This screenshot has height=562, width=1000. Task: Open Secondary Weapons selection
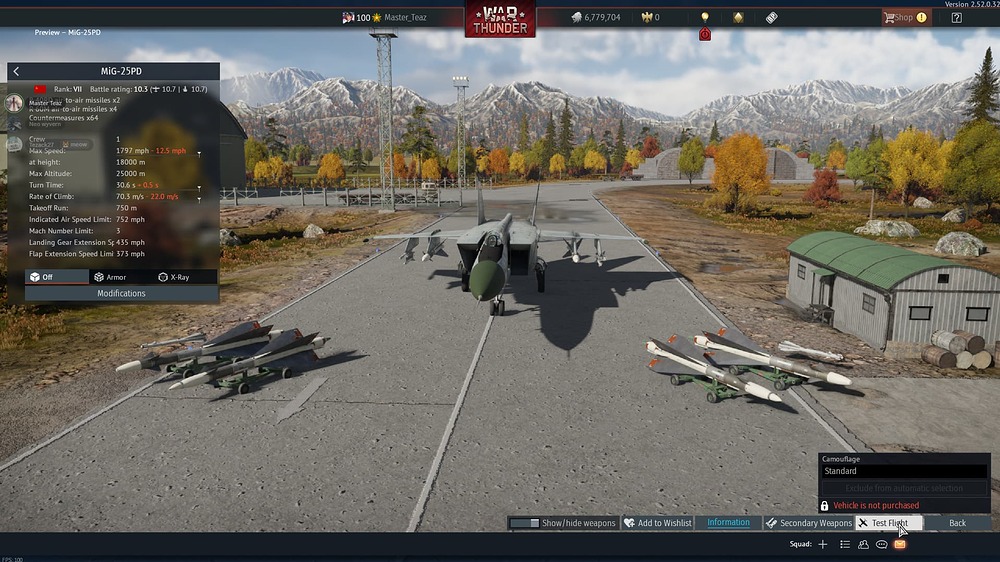(x=809, y=523)
